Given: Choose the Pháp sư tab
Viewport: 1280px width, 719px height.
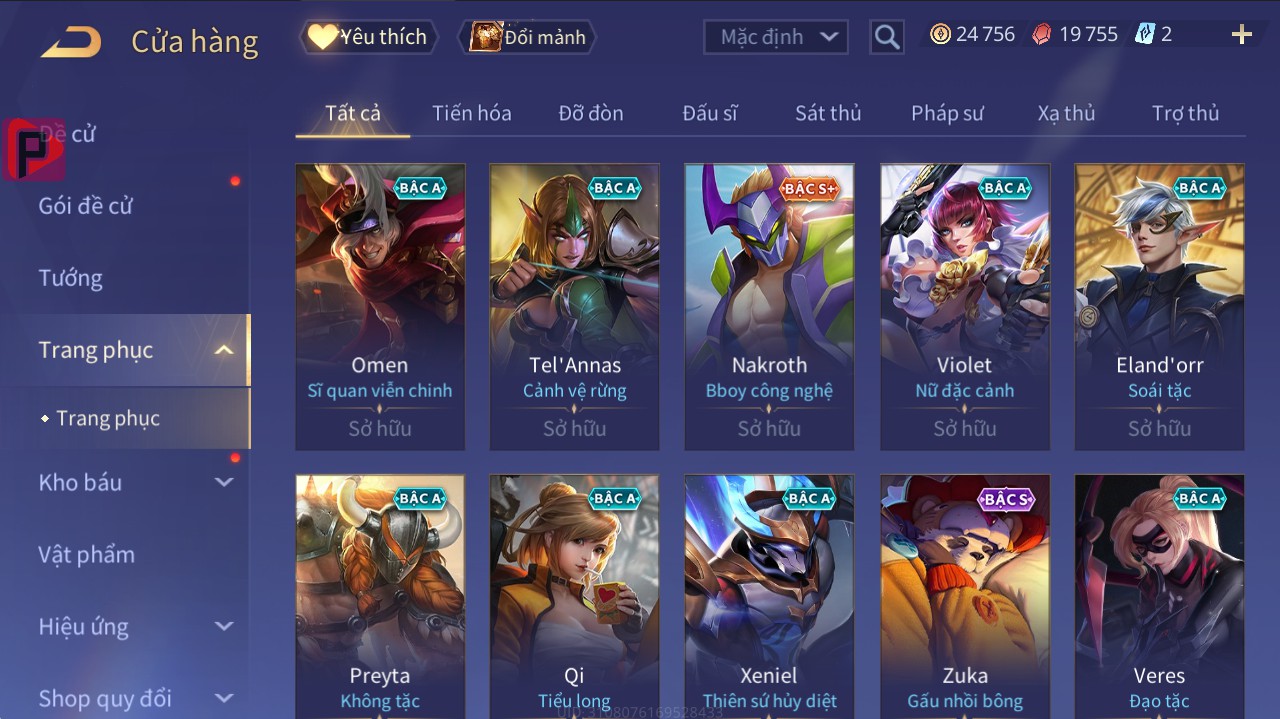Looking at the screenshot, I should pos(947,113).
